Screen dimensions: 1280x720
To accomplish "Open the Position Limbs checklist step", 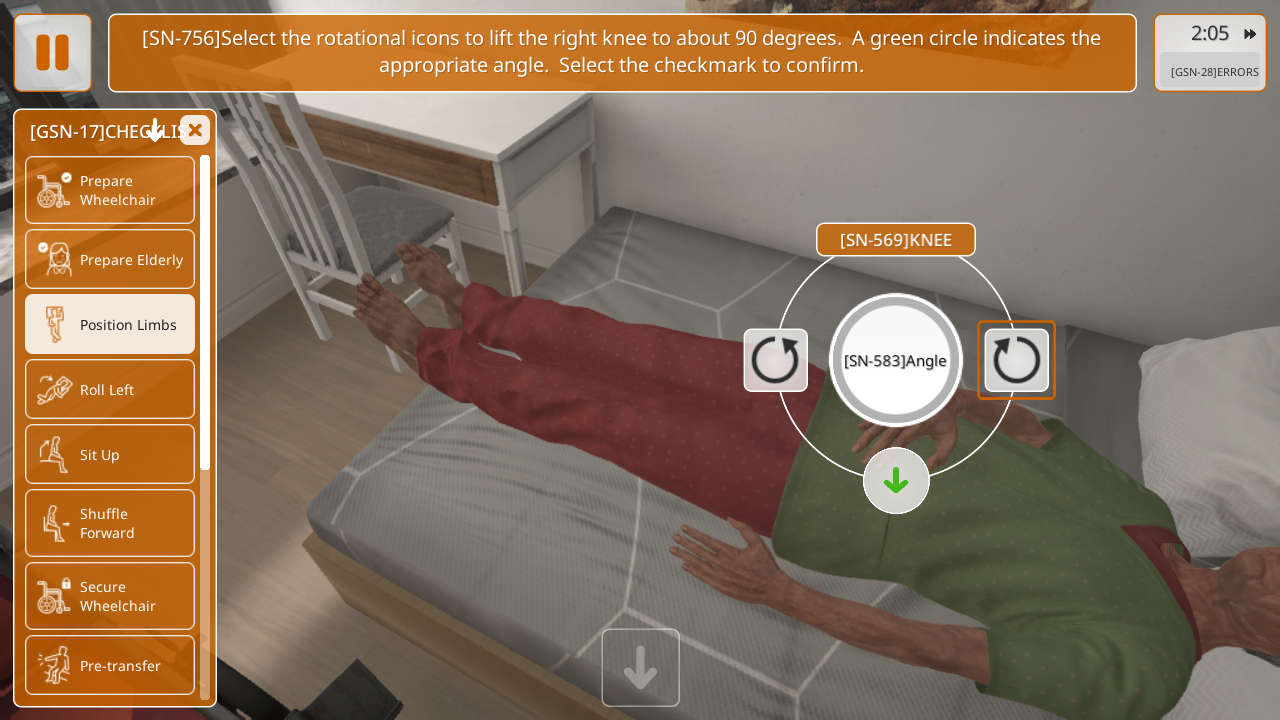I will (110, 324).
